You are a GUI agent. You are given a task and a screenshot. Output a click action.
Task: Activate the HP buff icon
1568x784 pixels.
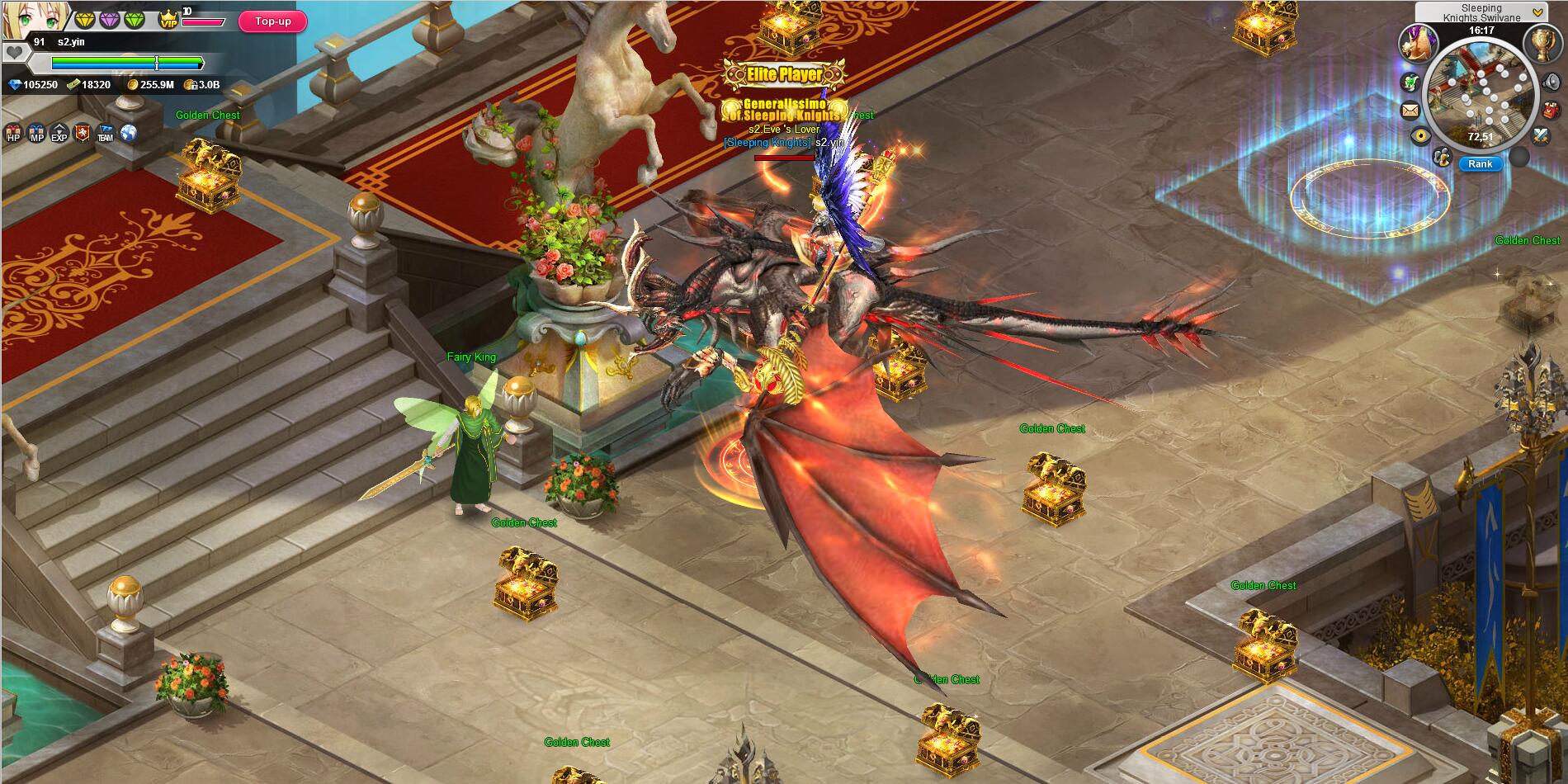[13, 134]
